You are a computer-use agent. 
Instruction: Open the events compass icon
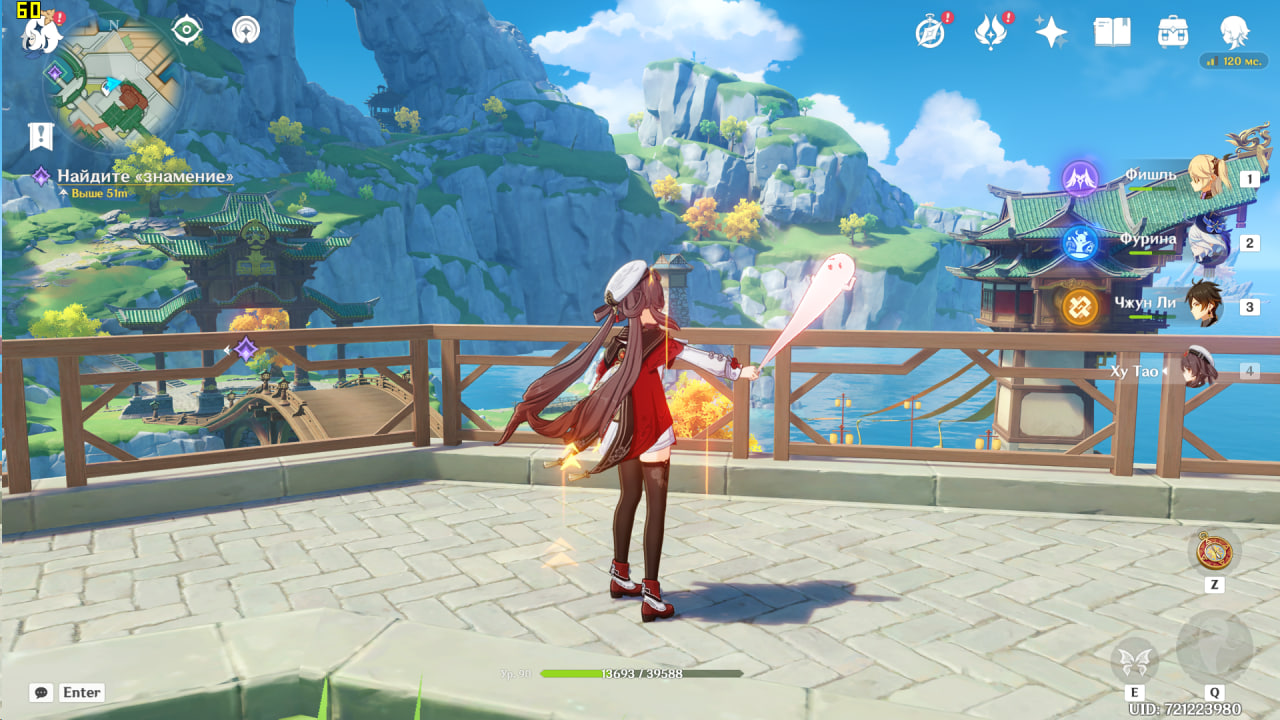click(x=930, y=32)
